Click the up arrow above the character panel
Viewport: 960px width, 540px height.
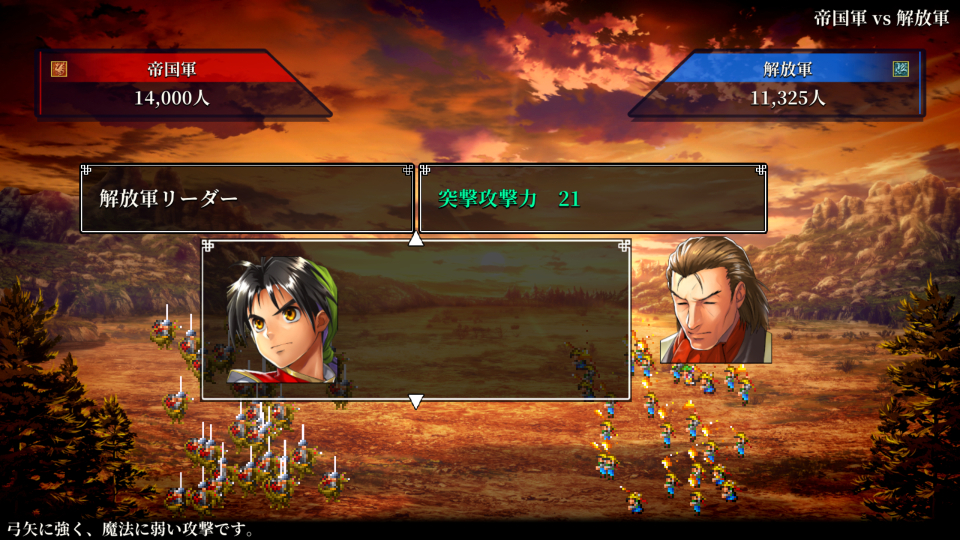[416, 238]
